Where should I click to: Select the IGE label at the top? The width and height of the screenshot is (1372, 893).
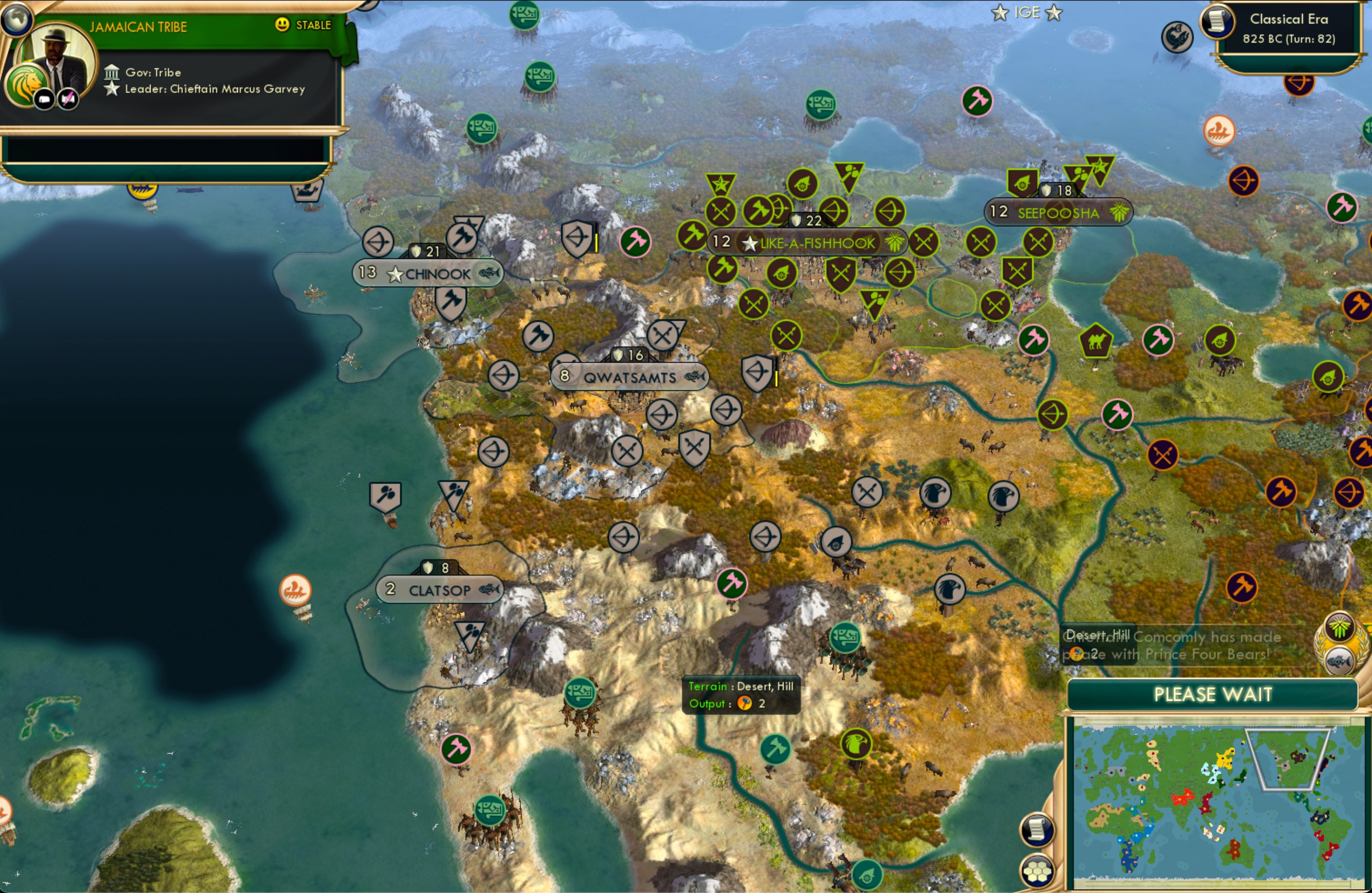1027,12
